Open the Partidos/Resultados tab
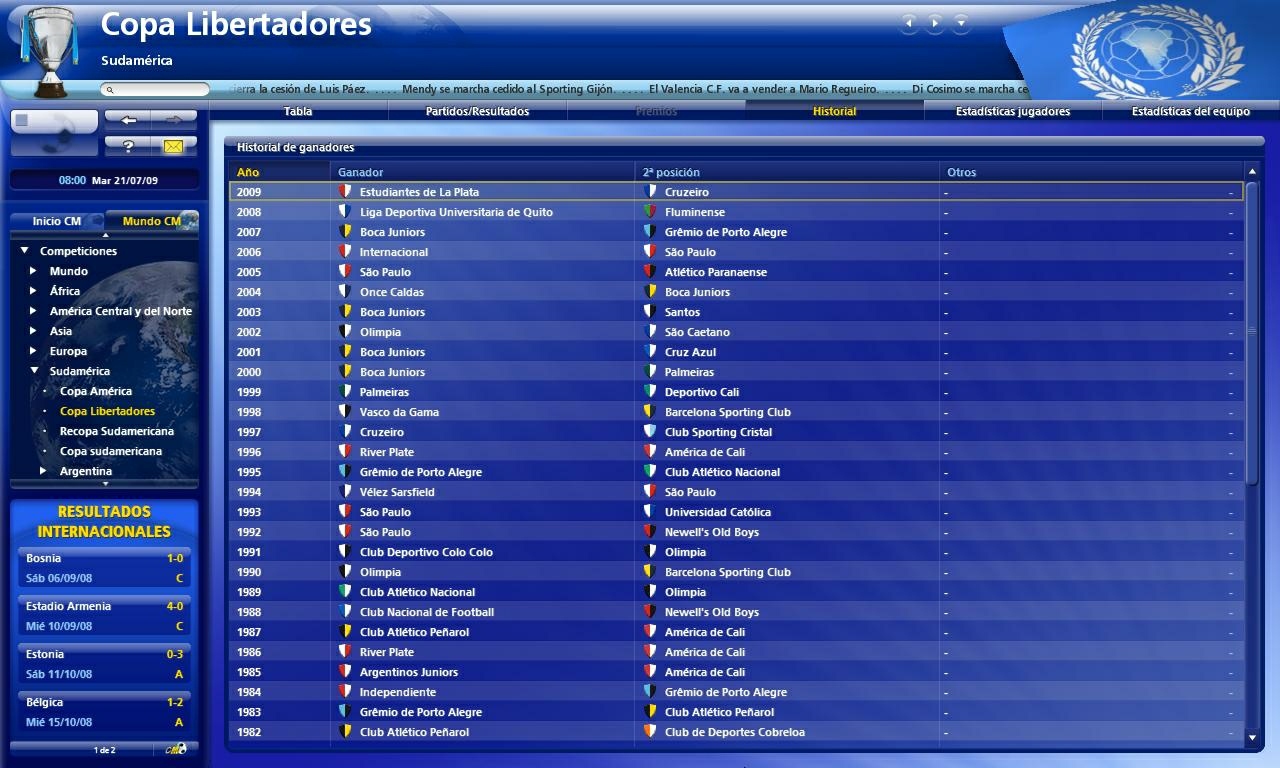 [476, 111]
